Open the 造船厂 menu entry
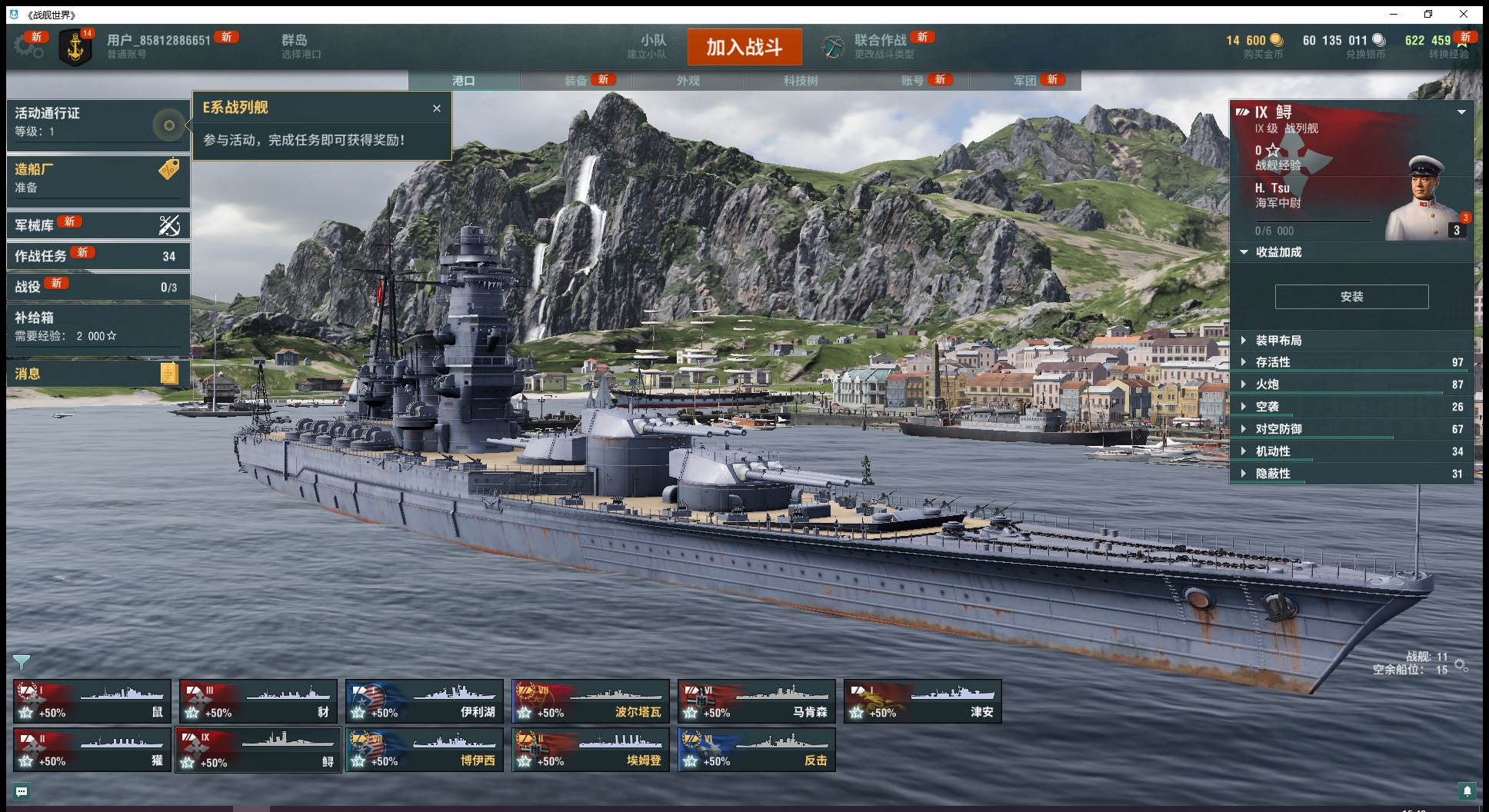The image size is (1489, 812). click(x=98, y=178)
